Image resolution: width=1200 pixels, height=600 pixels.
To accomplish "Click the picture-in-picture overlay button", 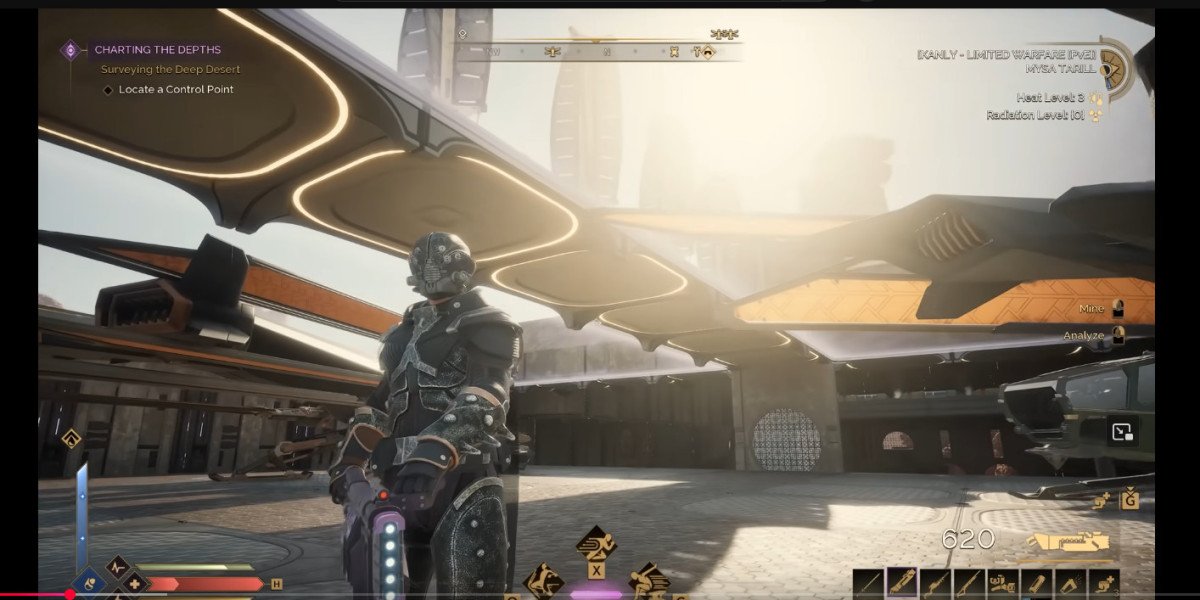I will pos(1123,432).
